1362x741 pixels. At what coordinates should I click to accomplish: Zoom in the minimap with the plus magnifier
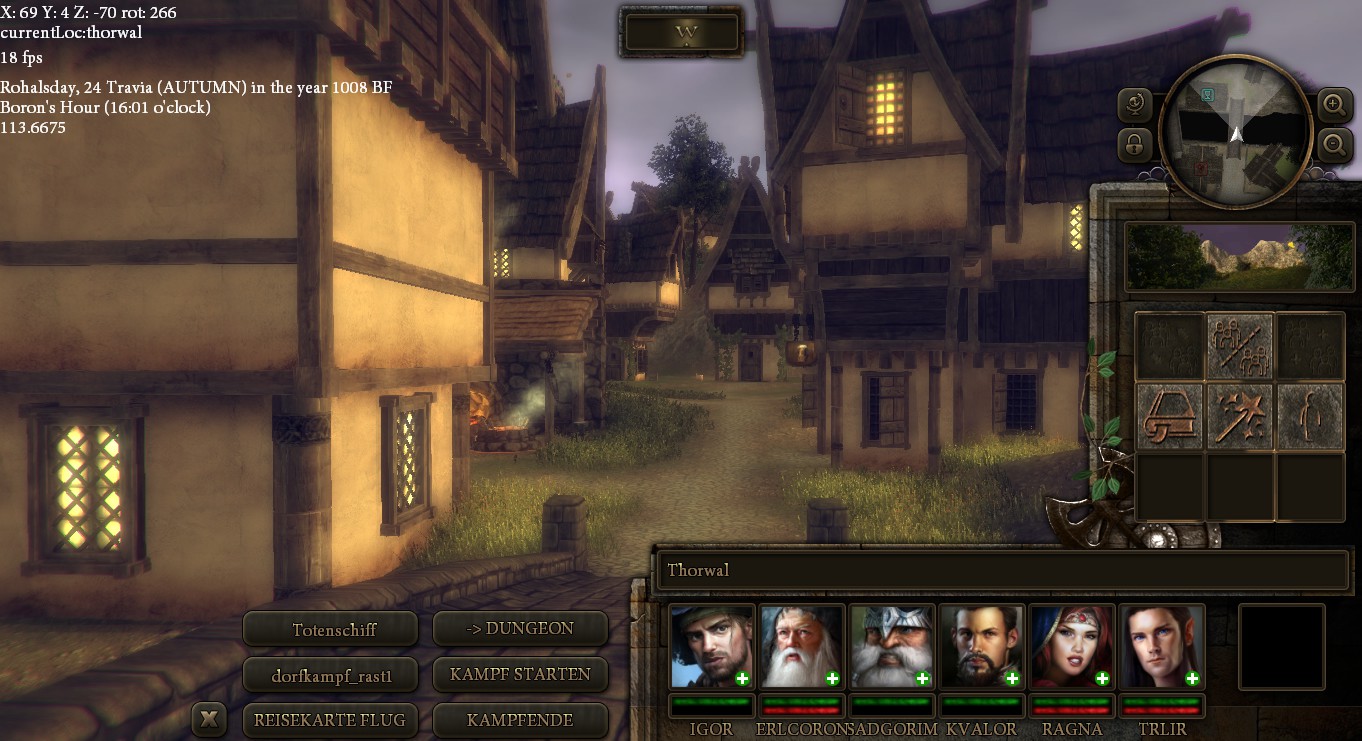coord(1334,104)
